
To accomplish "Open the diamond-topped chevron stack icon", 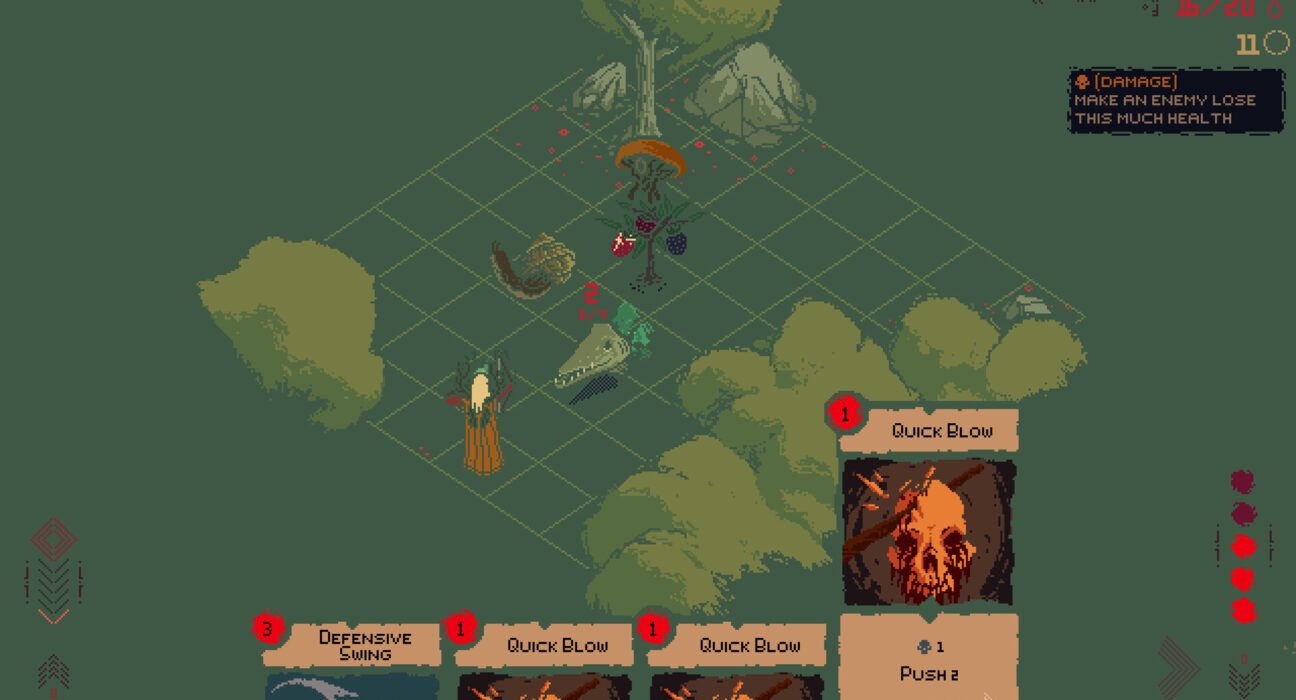I will 53,571.
